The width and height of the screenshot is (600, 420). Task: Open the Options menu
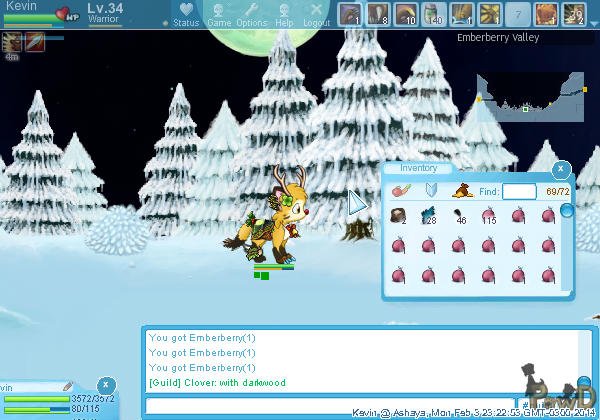252,14
